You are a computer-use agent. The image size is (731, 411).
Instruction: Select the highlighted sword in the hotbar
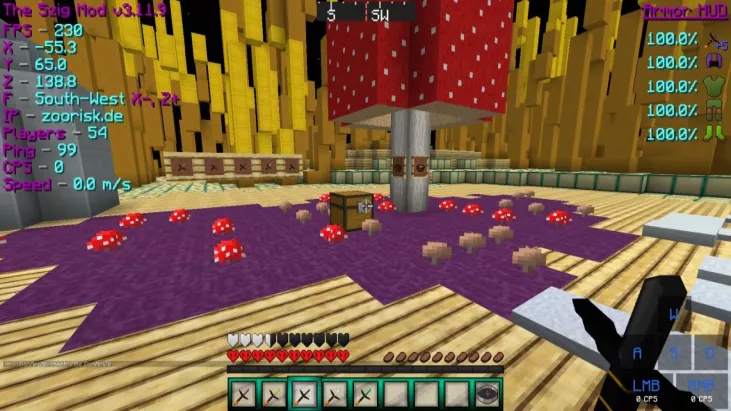tap(304, 395)
